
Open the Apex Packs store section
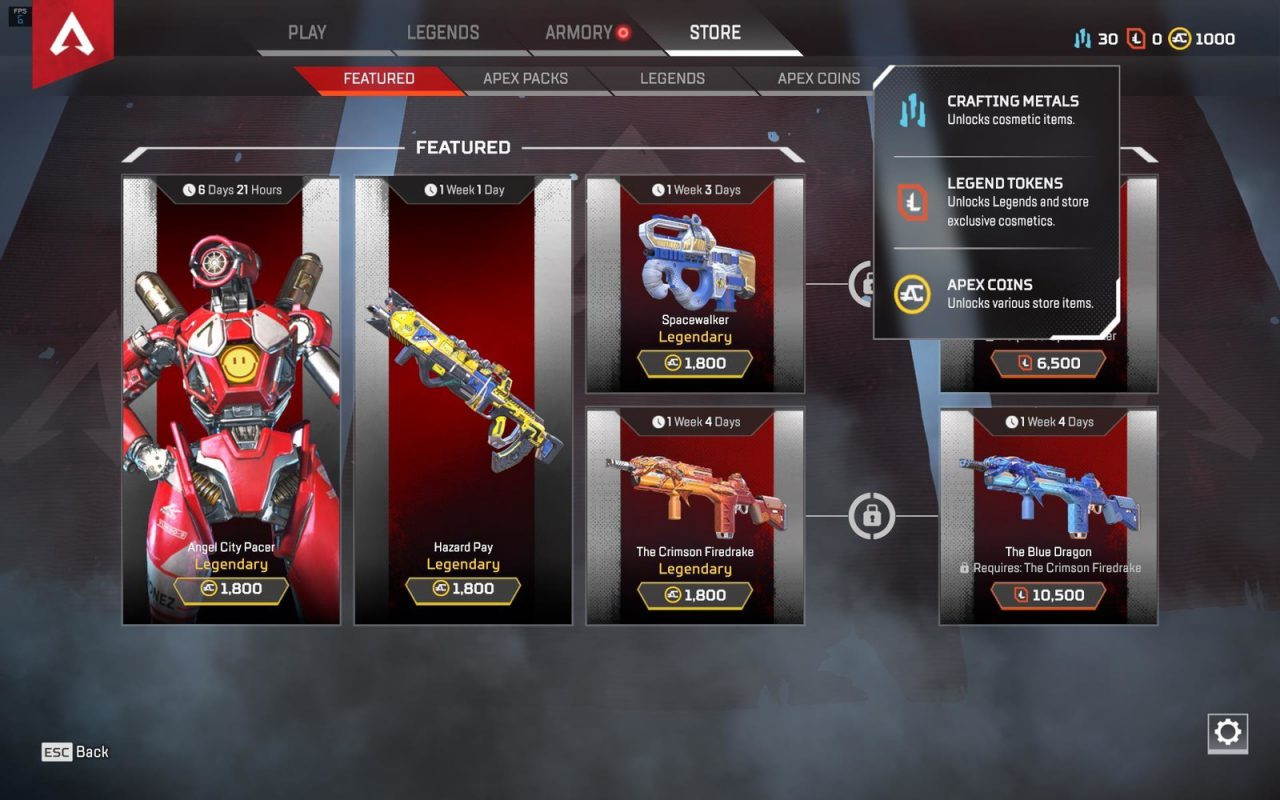tap(525, 78)
